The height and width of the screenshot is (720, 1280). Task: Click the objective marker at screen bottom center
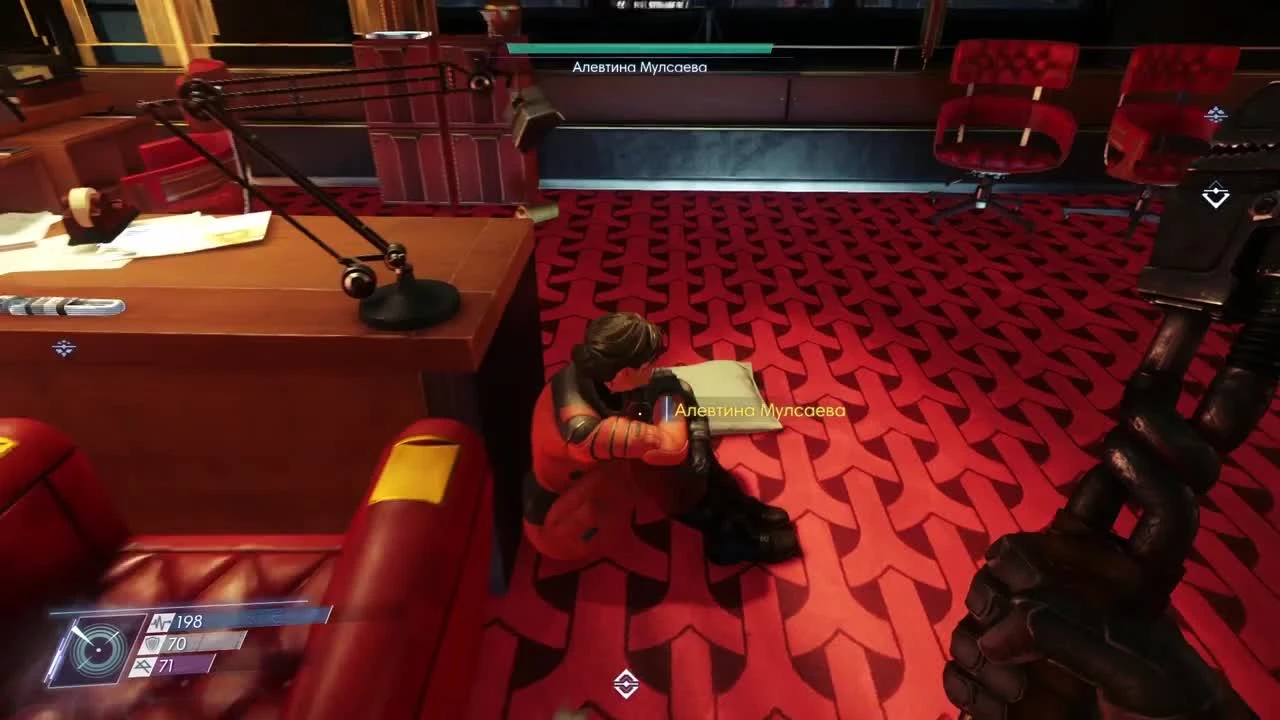pos(628,682)
